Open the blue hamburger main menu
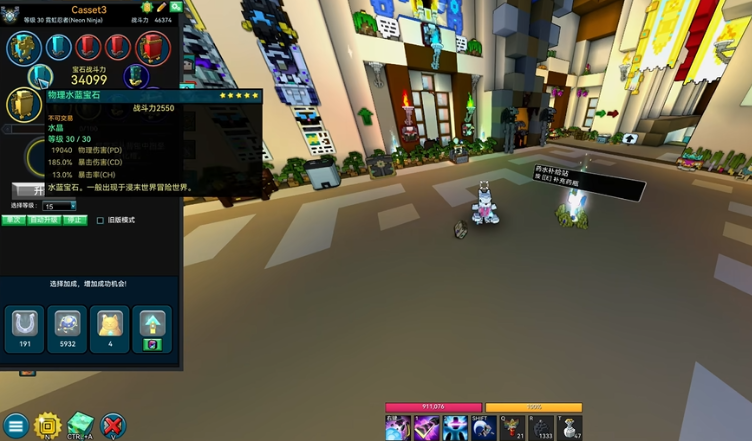This screenshot has height=441, width=752. coord(15,426)
